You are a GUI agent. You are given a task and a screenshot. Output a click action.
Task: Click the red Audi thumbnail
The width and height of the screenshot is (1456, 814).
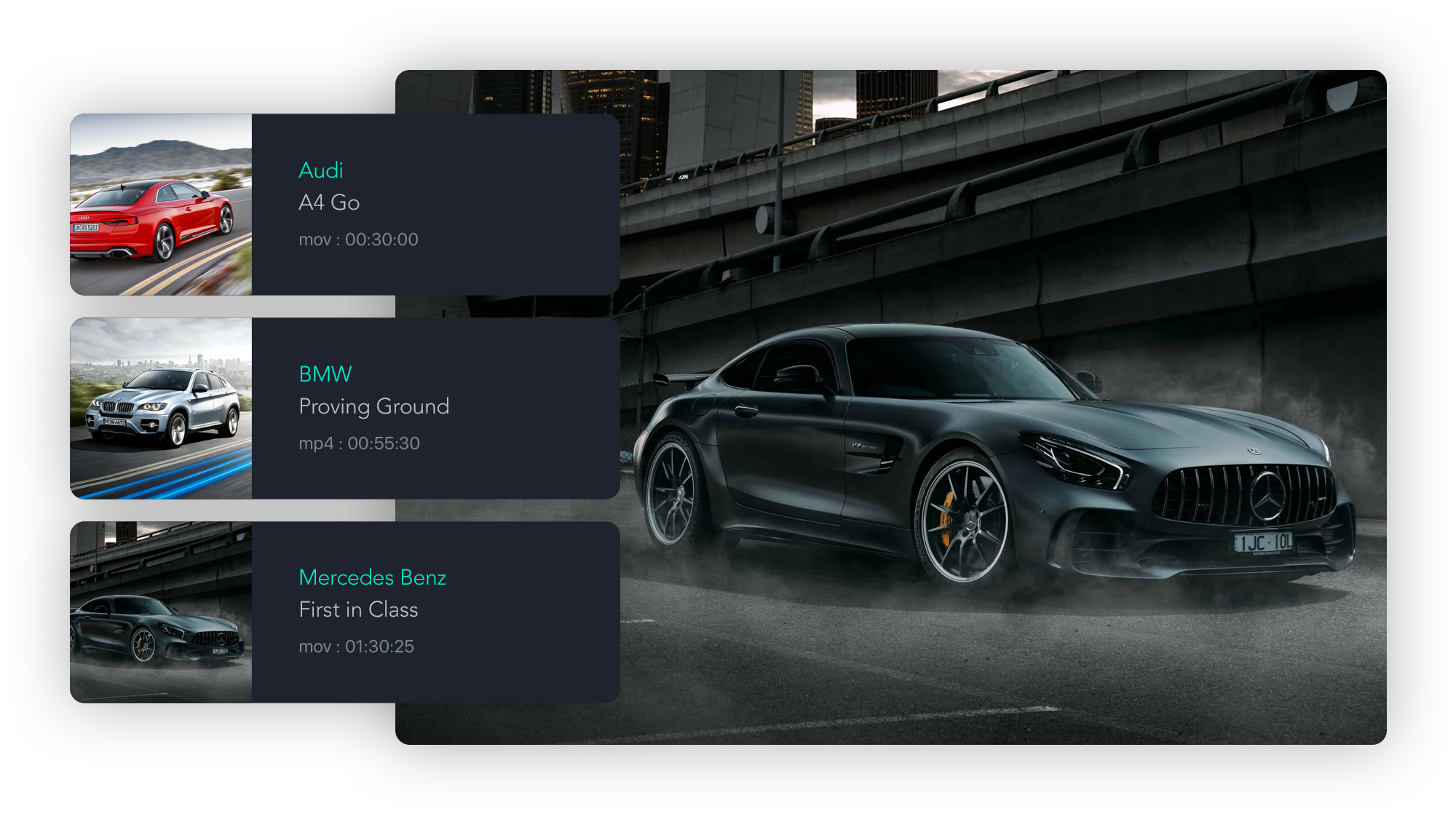[x=161, y=205]
